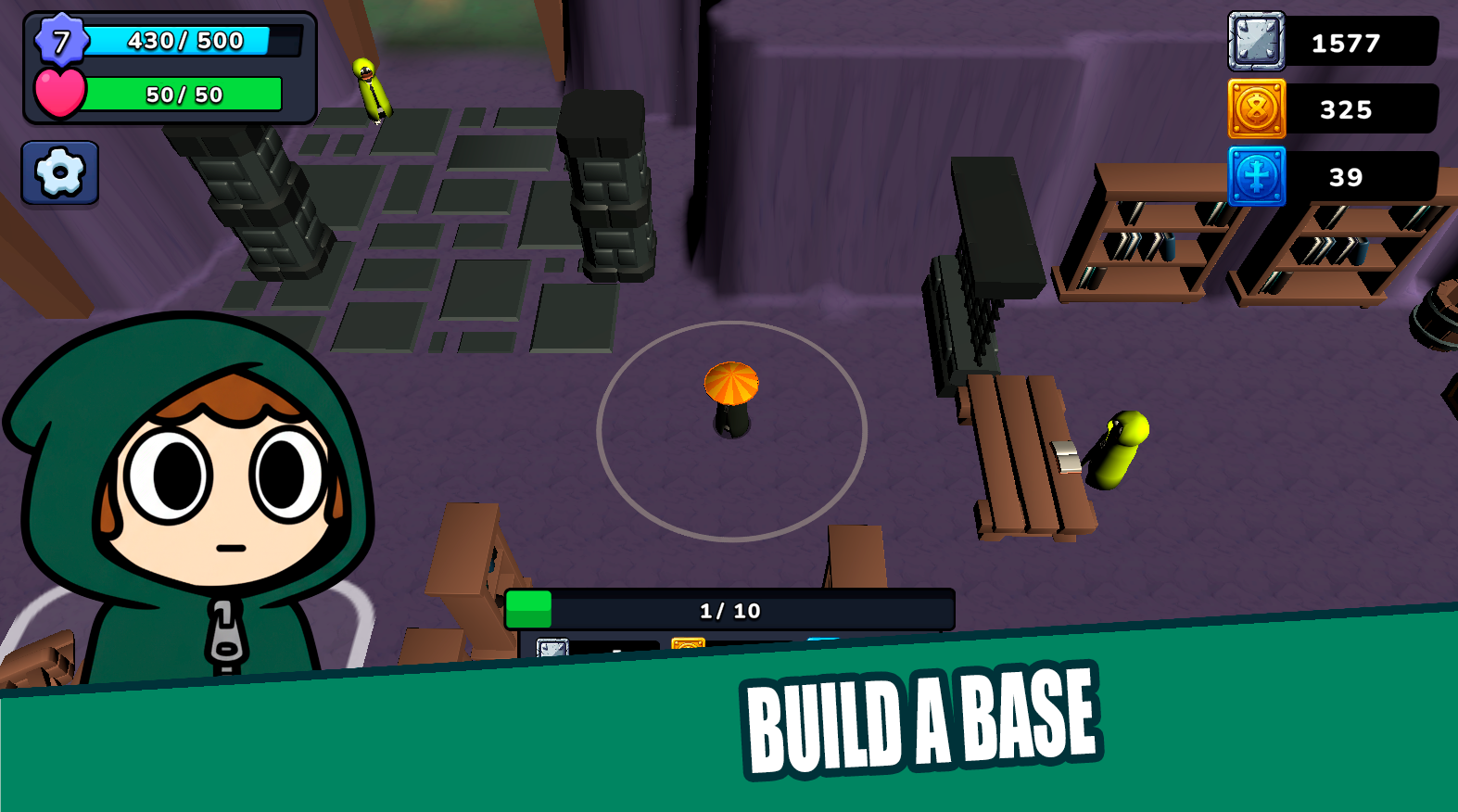The width and height of the screenshot is (1458, 812).
Task: Click the 1/10 build progress bar
Action: (x=729, y=610)
